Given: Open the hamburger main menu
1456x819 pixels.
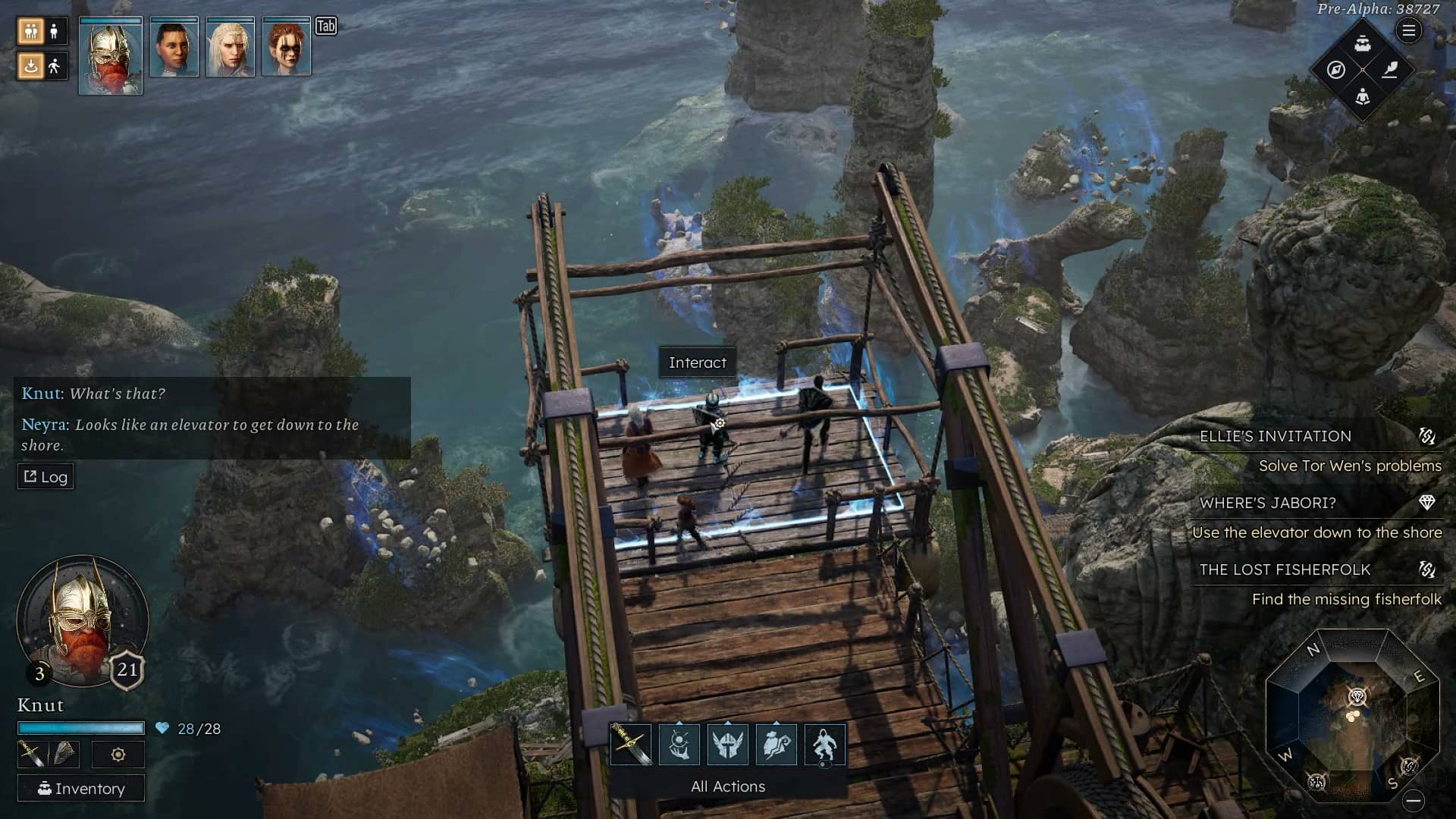Looking at the screenshot, I should 1409,31.
